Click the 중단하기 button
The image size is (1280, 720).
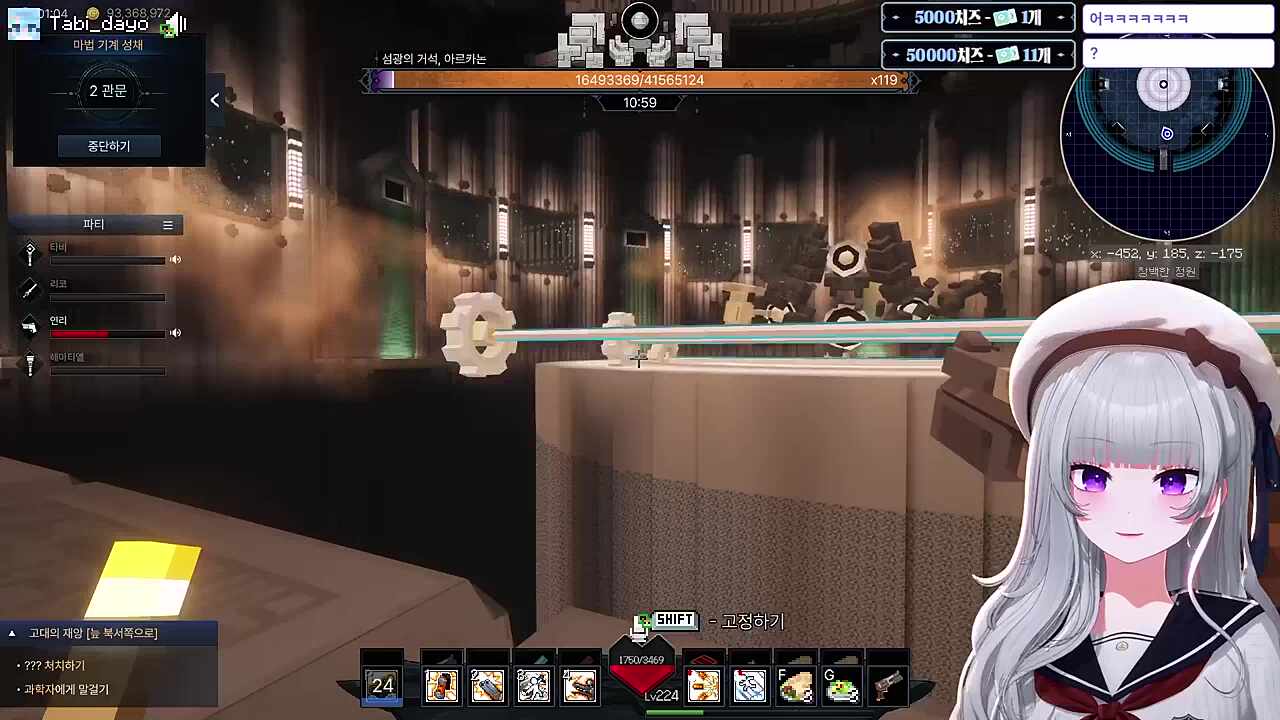tap(108, 146)
